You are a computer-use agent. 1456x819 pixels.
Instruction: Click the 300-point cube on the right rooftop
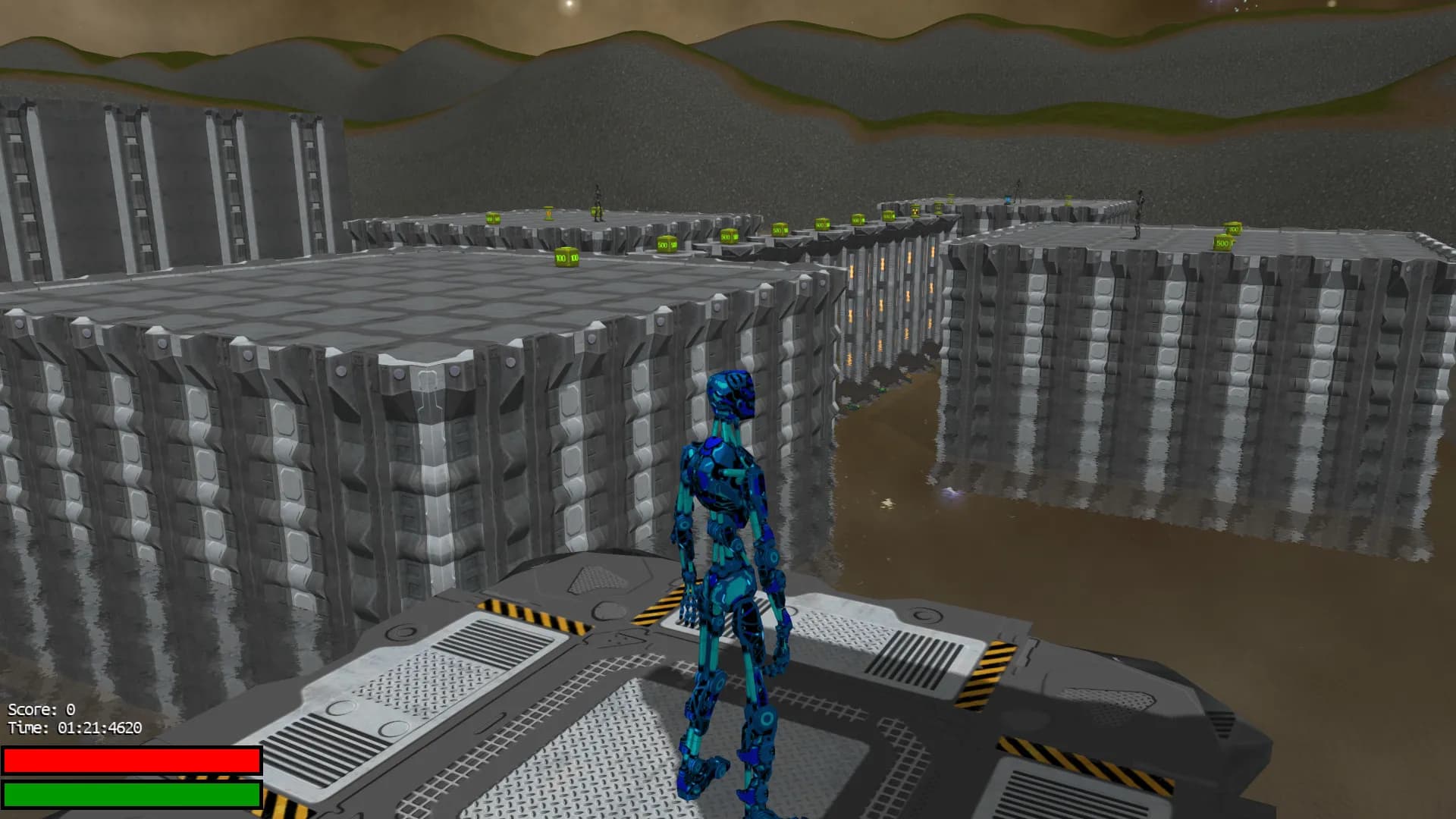pyautogui.click(x=1233, y=227)
